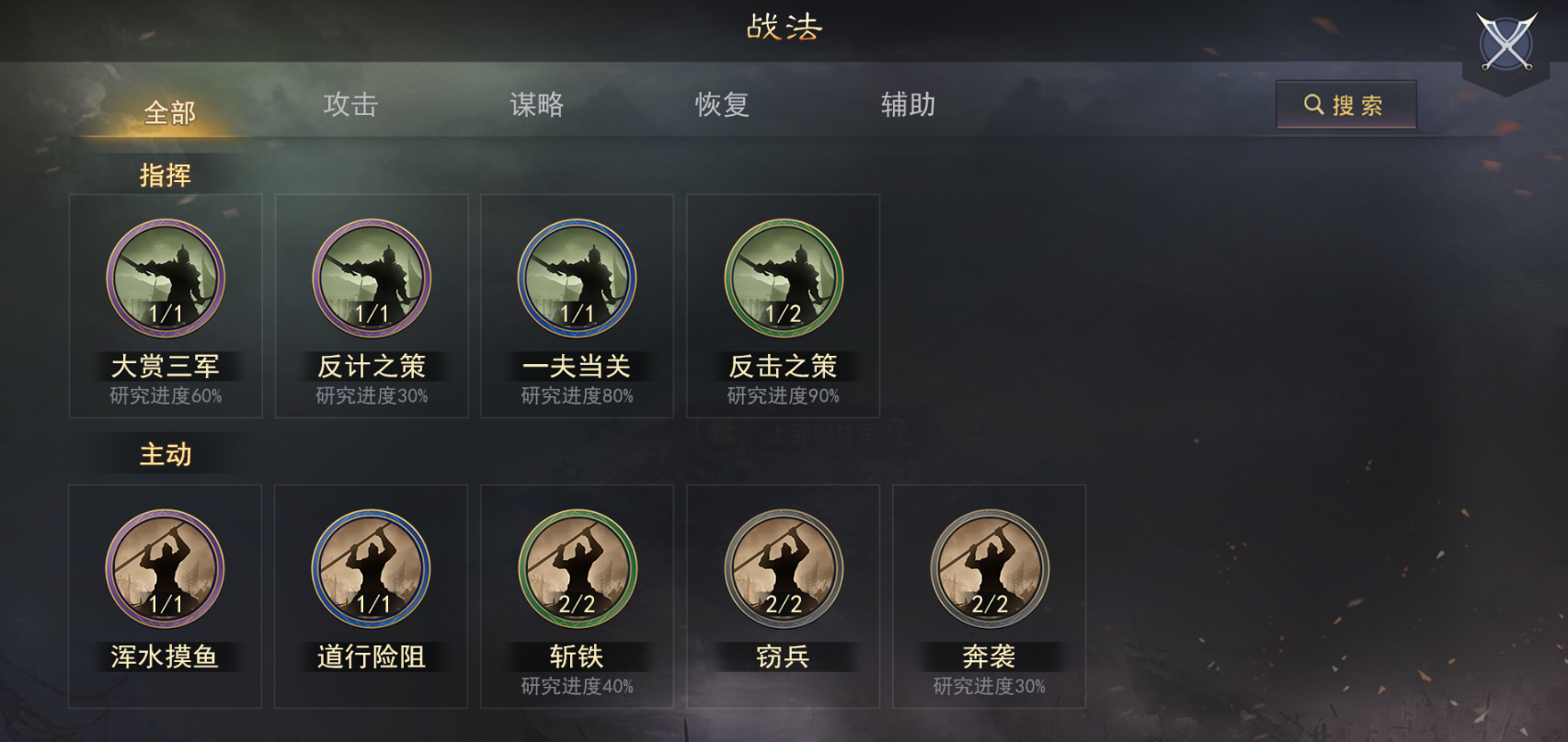This screenshot has width=1568, height=742.
Task: Open the 辅助 category tab
Action: (908, 106)
